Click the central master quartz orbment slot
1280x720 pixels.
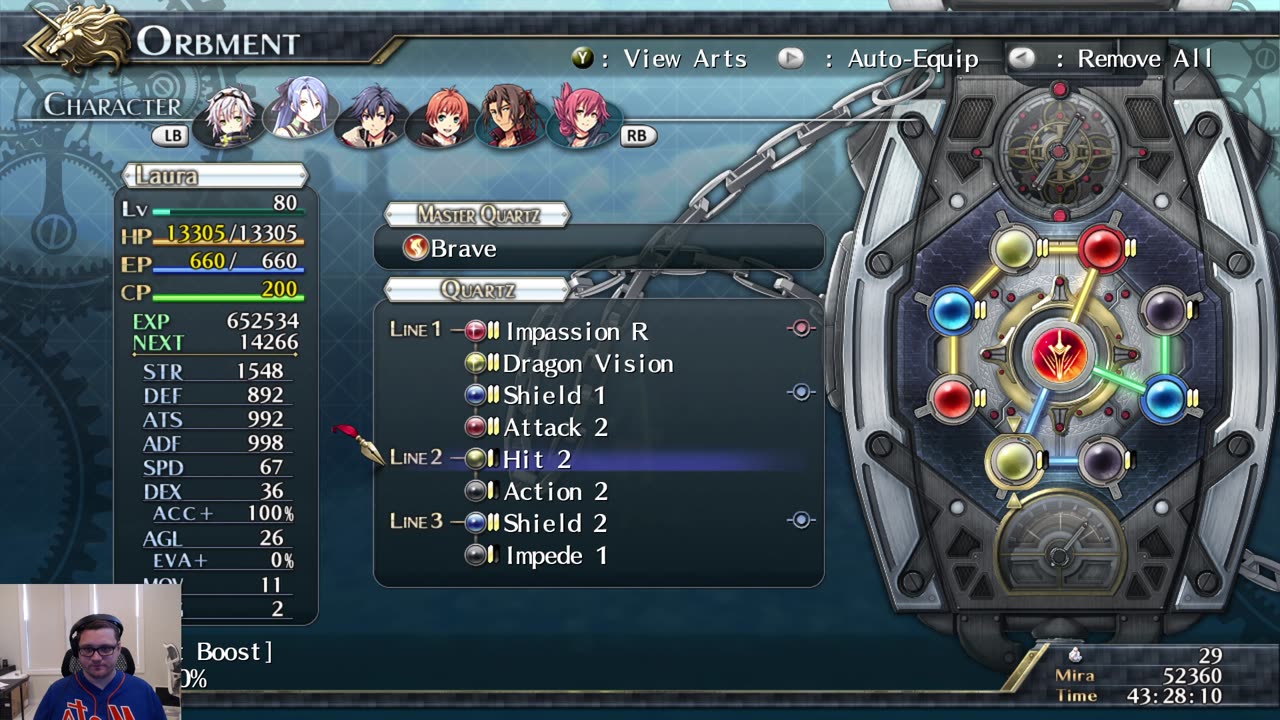(x=1058, y=355)
